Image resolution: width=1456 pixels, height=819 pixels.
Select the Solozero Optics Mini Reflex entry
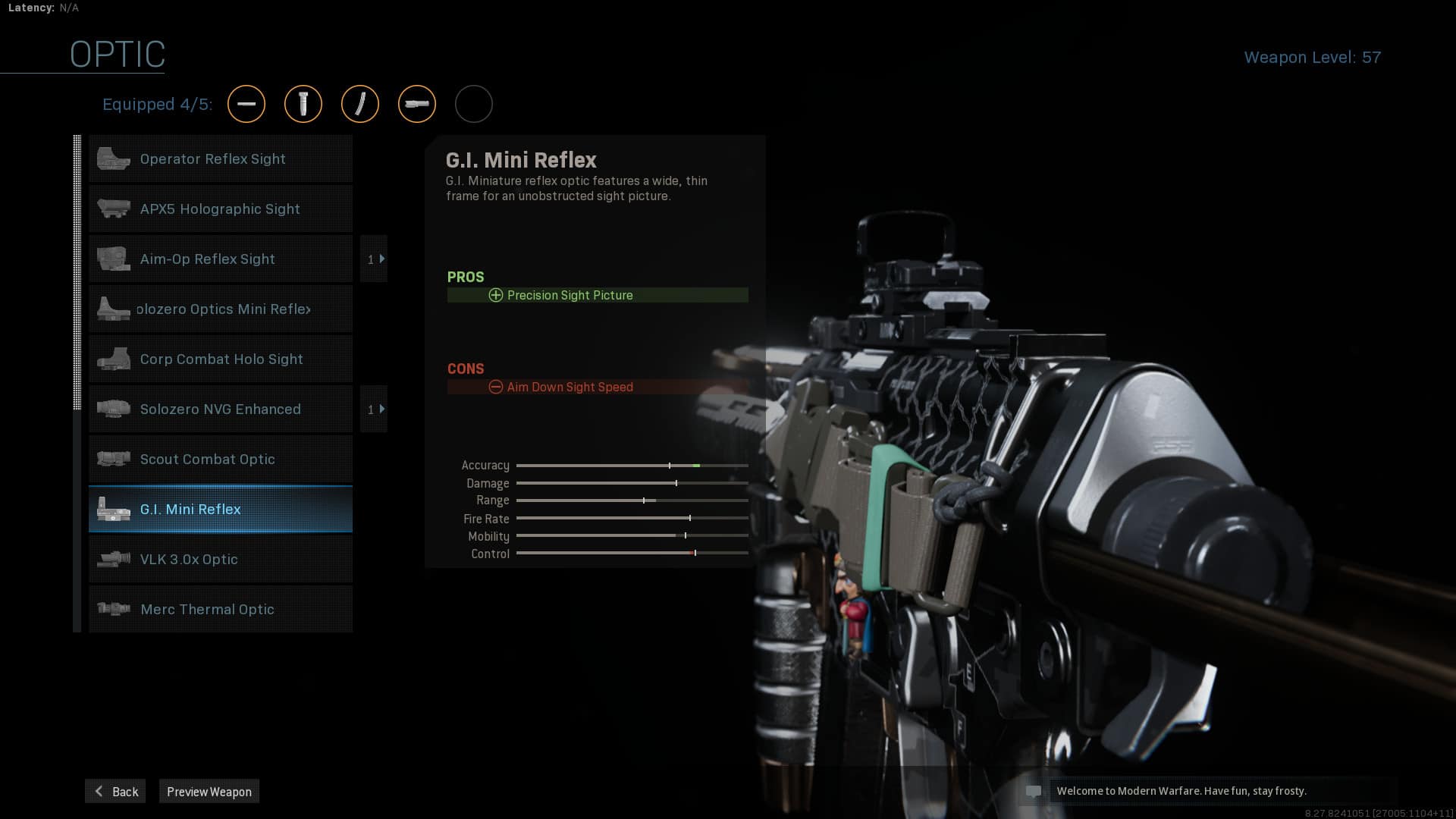pos(221,309)
